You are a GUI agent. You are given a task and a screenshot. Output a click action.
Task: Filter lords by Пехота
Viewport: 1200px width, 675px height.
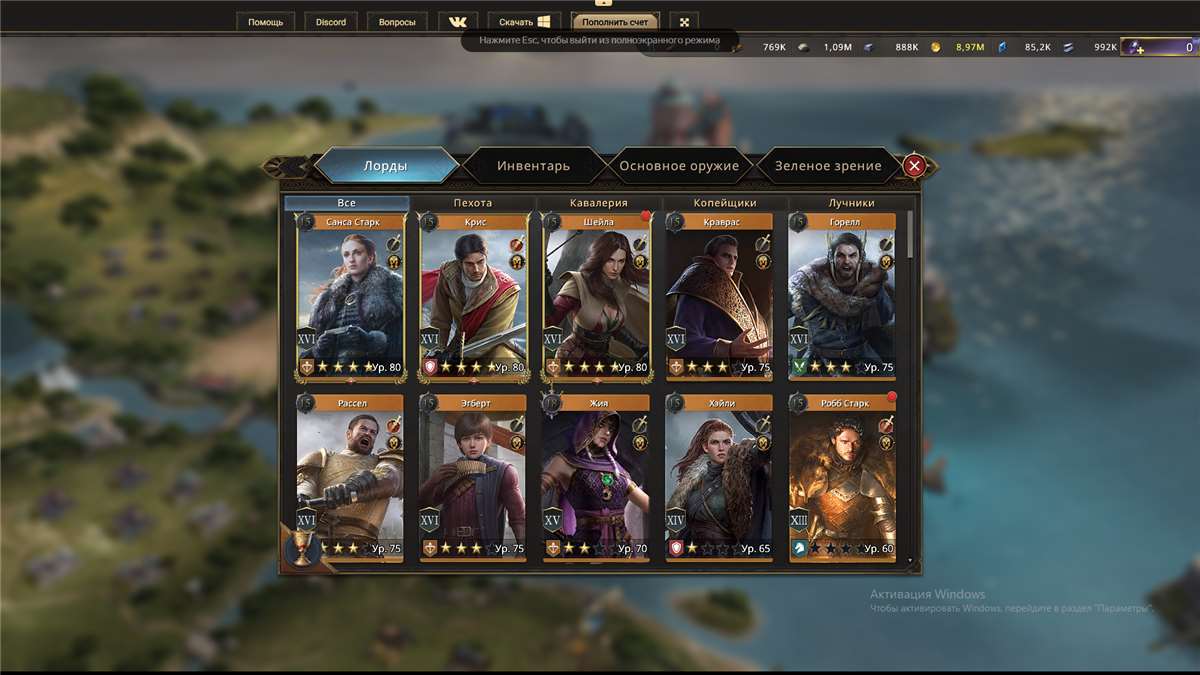[x=472, y=203]
